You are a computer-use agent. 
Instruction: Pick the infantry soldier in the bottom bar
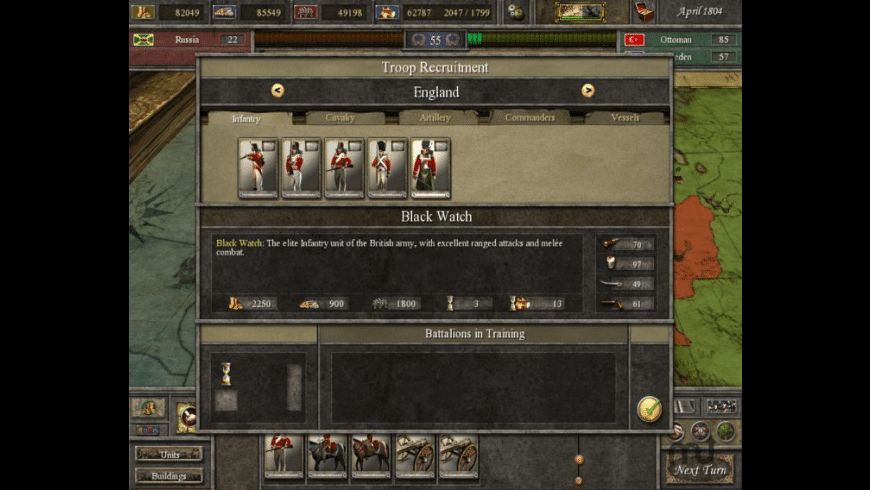284,456
